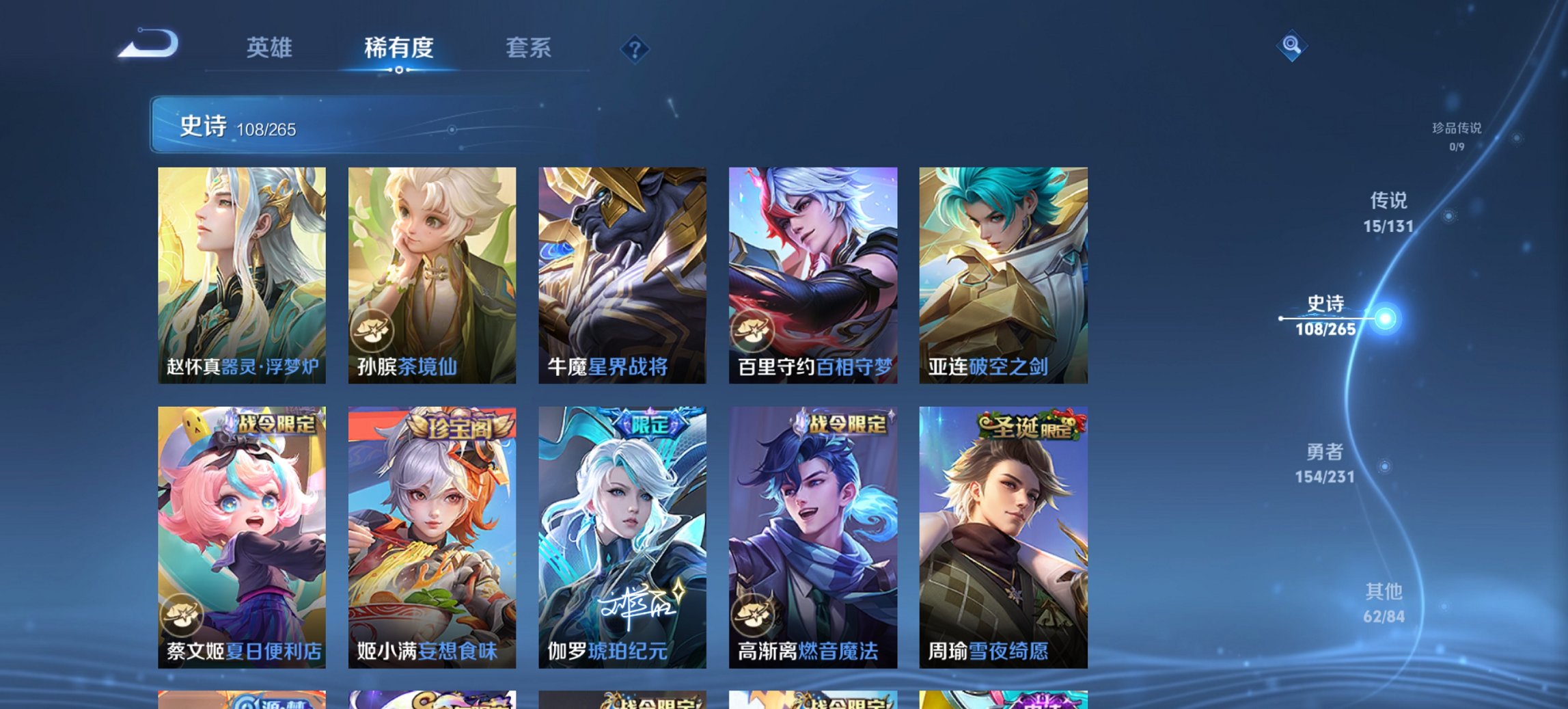Switch to the 套系 tab
This screenshot has height=709, width=1568.
pos(529,48)
